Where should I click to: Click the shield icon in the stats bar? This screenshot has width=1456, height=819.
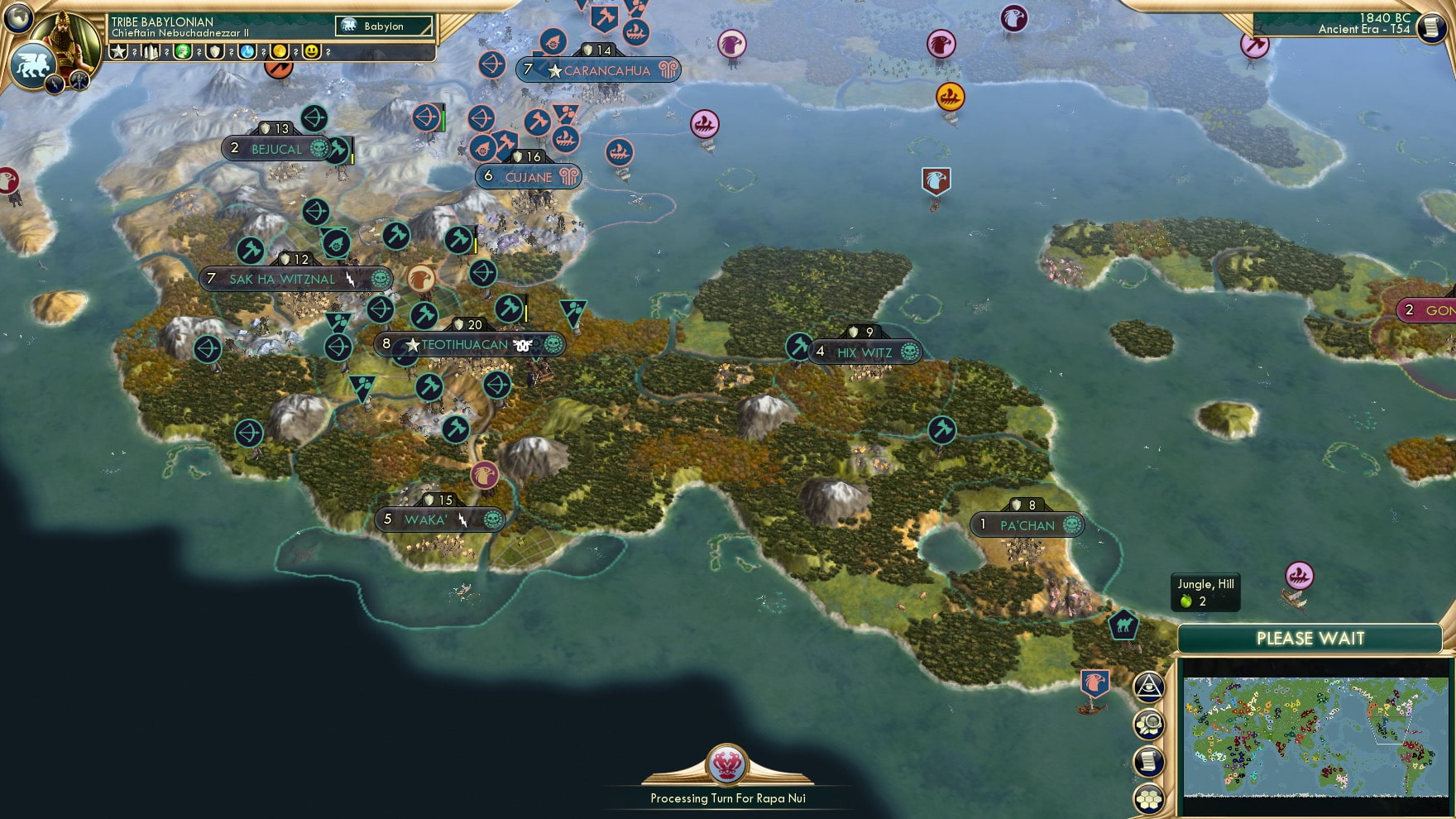[215, 51]
